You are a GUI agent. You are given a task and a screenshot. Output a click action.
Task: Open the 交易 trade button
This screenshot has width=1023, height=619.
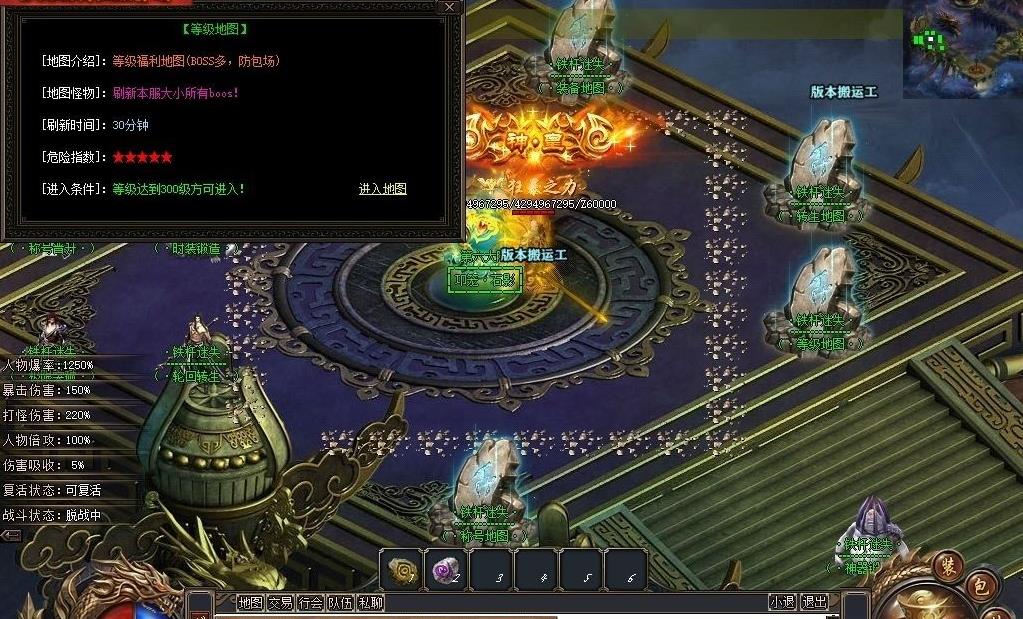point(280,603)
